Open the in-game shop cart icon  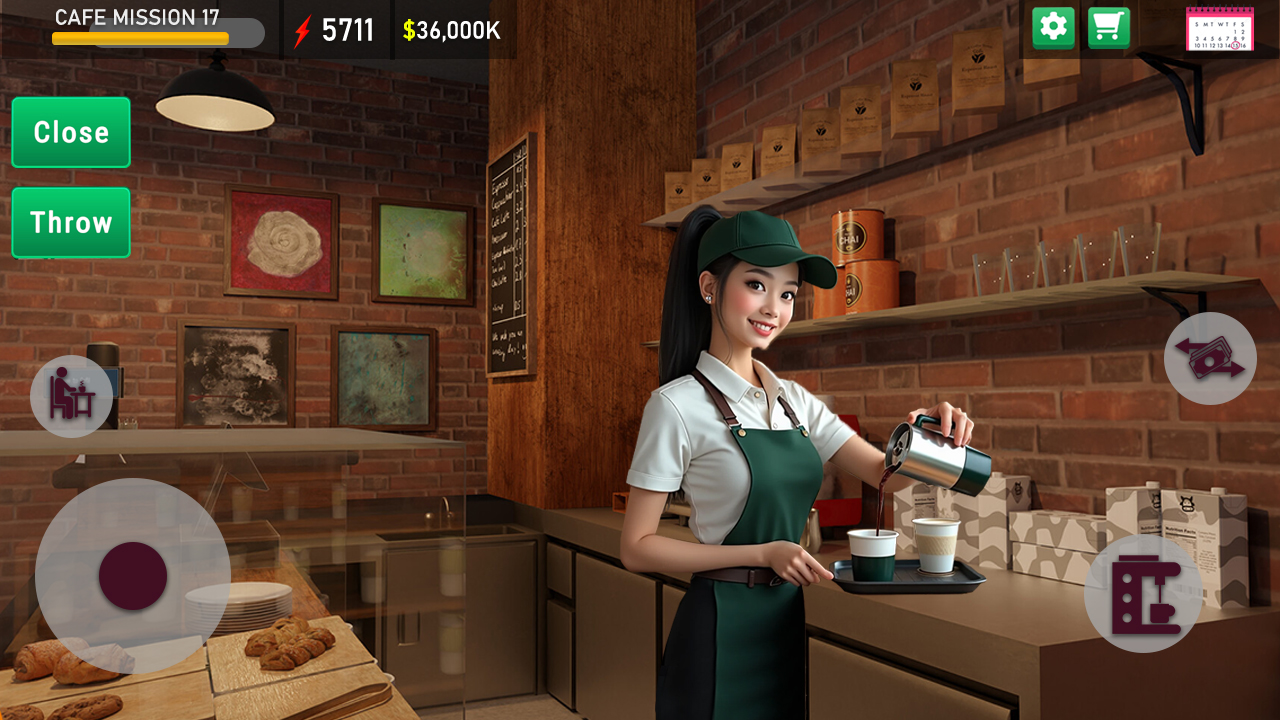(1108, 26)
